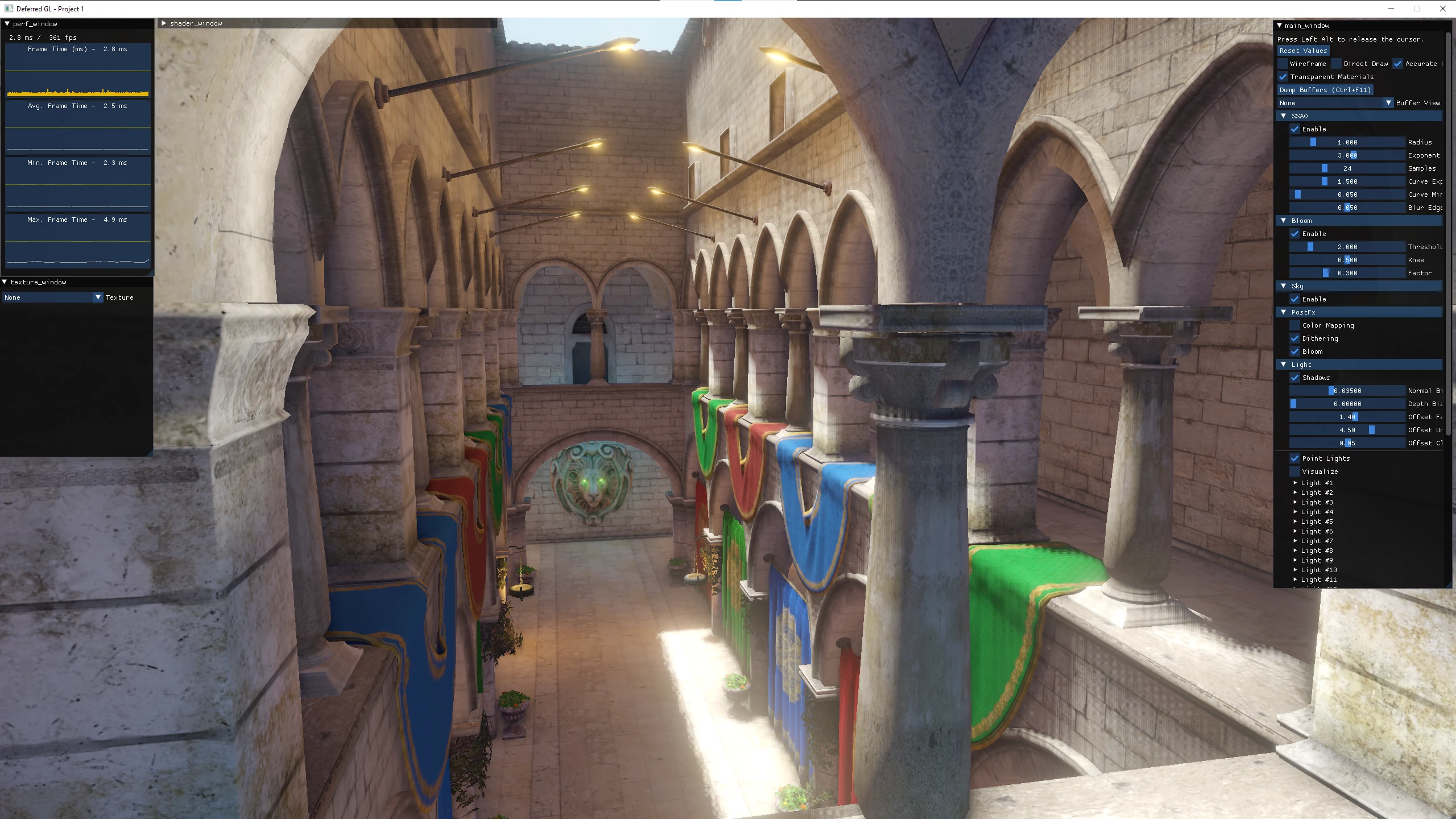Toggle the Wireframe checkbox
The image size is (1456, 819).
click(x=1283, y=64)
